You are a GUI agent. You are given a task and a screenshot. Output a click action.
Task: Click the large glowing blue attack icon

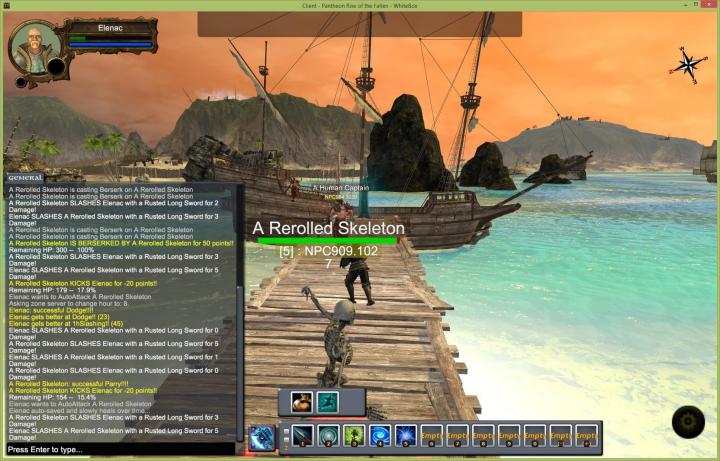[263, 438]
